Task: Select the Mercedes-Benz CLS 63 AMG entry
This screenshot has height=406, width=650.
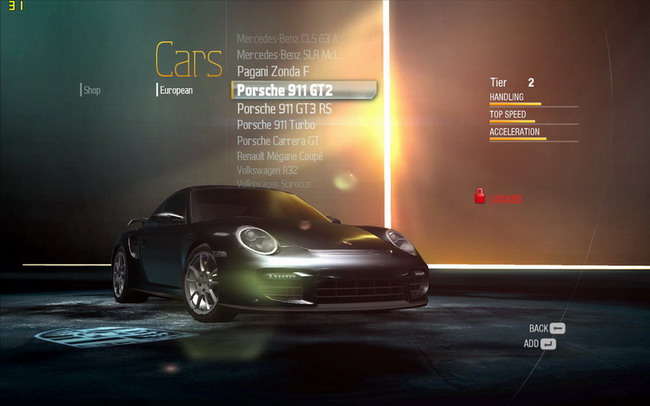Action: click(294, 38)
